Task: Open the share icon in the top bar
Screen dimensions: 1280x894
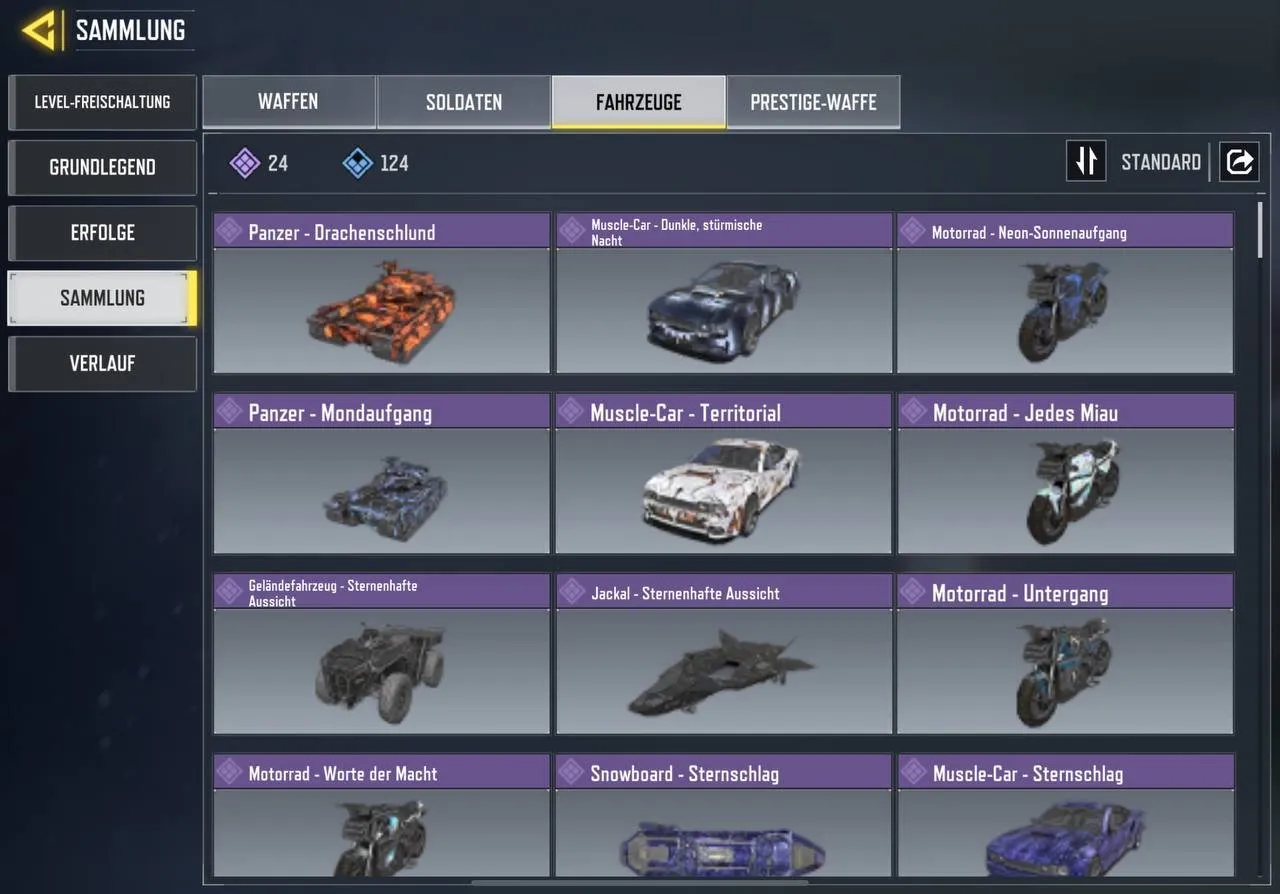Action: pos(1239,161)
